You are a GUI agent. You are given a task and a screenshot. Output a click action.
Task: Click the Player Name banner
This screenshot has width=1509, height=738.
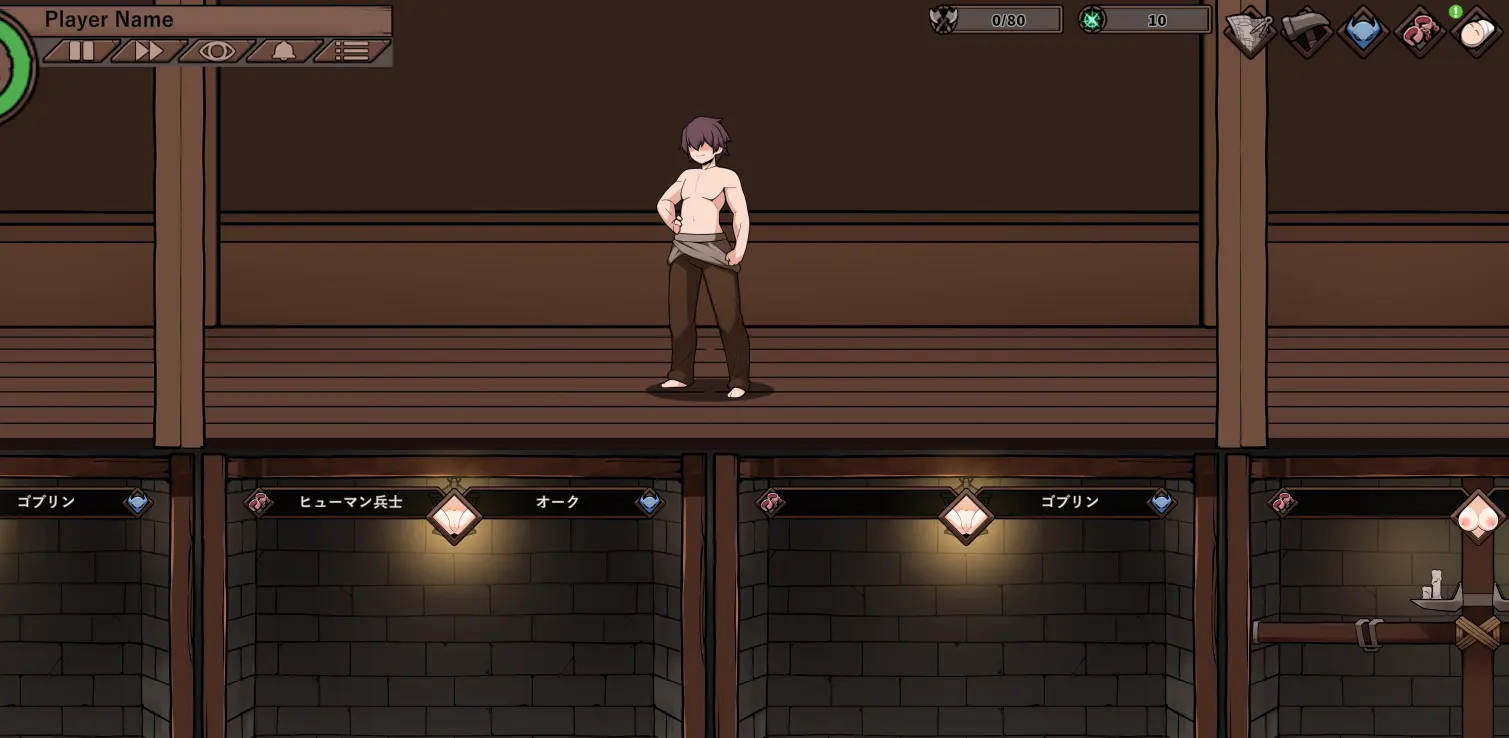(210, 19)
